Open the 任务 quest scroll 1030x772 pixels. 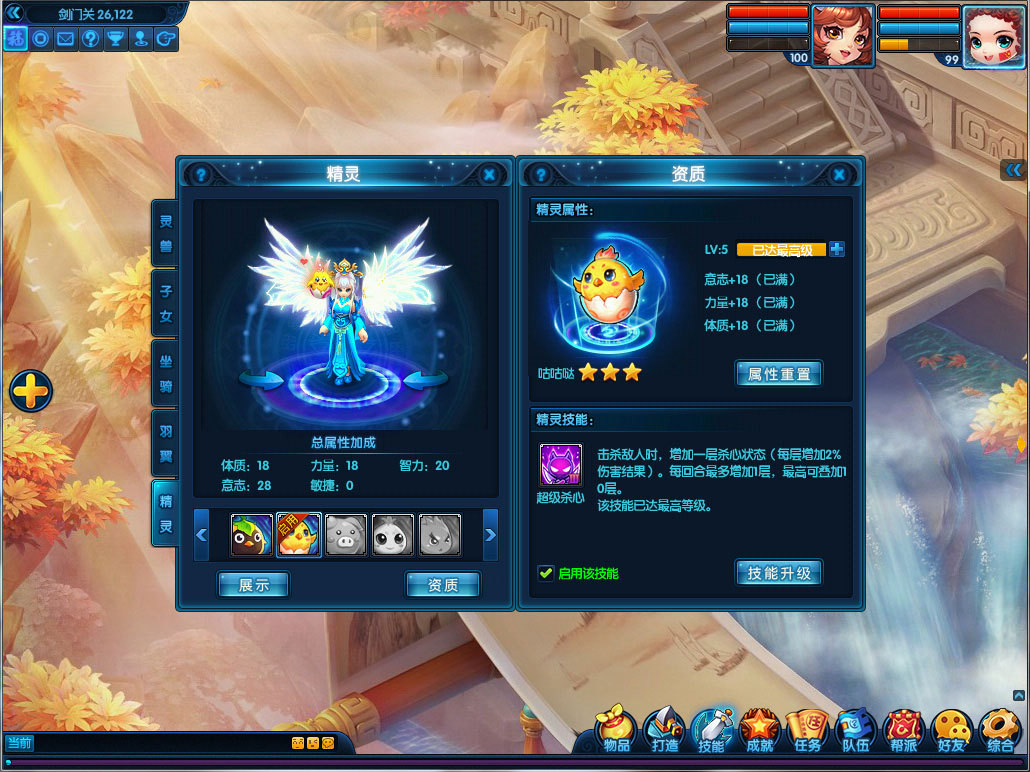[807, 729]
